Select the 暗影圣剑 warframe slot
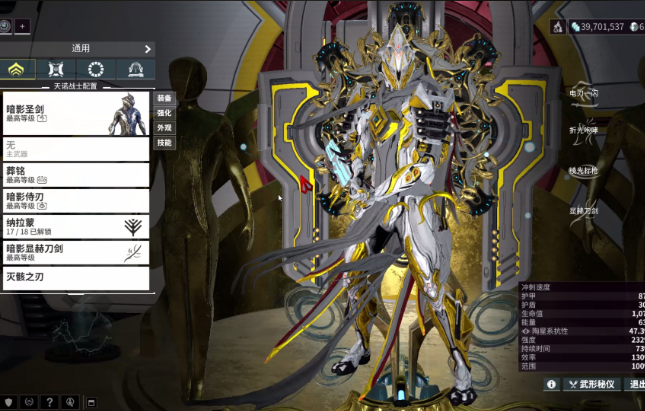This screenshot has height=411, width=645. click(x=76, y=114)
